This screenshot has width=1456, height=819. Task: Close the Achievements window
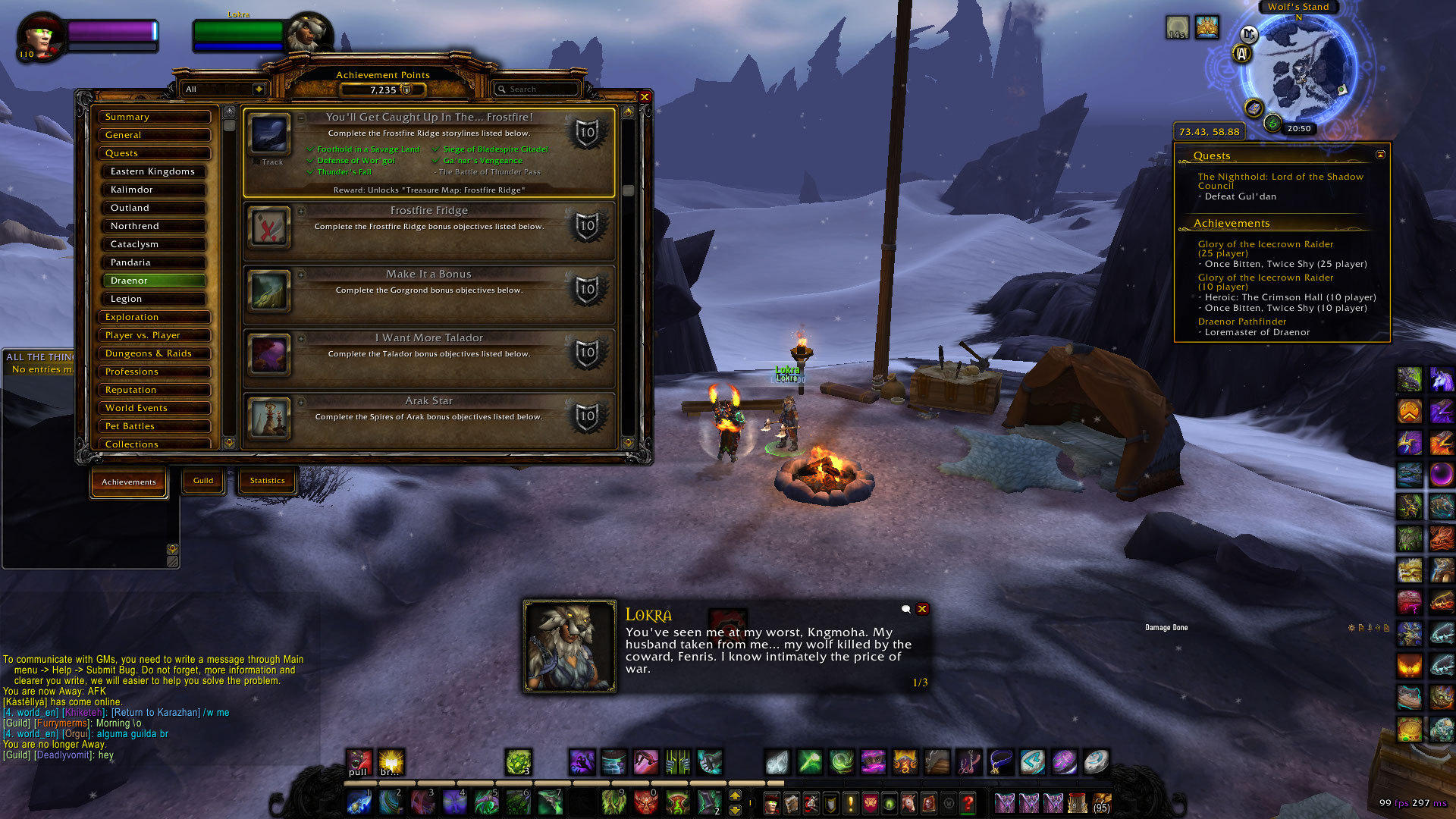click(645, 97)
